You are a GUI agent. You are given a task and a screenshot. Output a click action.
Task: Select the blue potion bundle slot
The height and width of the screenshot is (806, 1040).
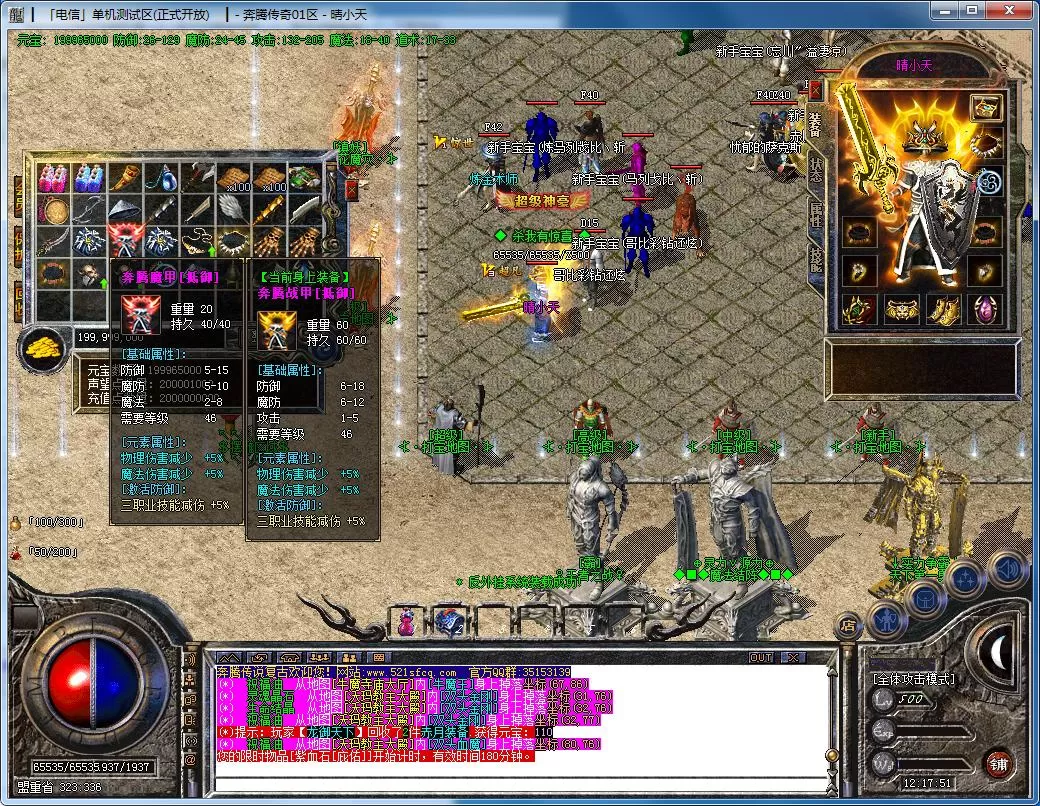pos(88,179)
